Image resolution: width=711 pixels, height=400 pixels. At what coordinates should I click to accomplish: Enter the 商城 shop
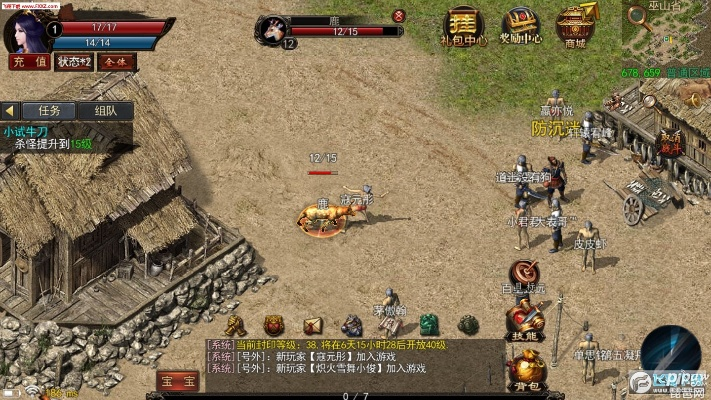pos(575,27)
